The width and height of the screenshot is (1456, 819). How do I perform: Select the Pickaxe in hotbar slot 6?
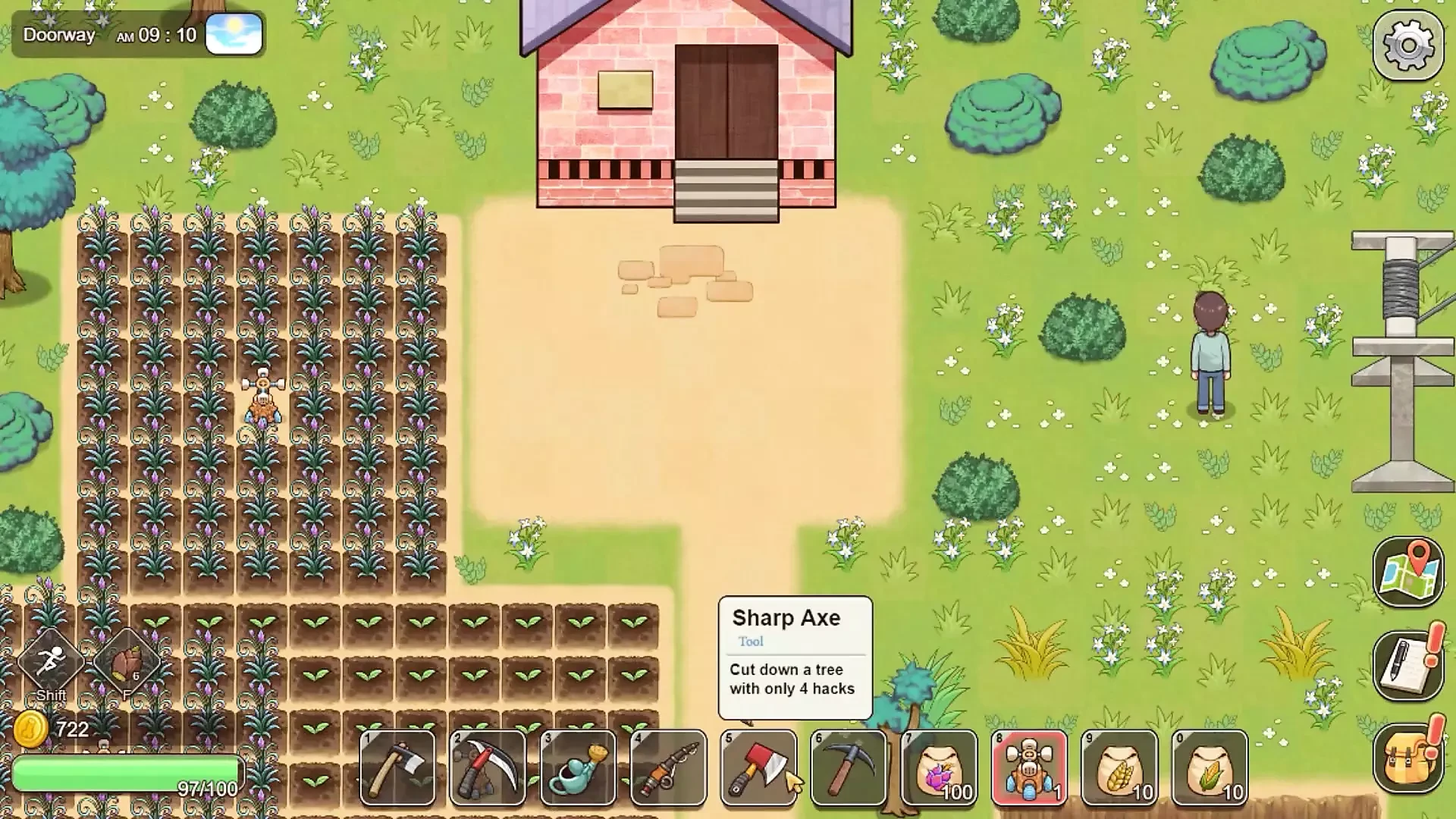[x=849, y=767]
